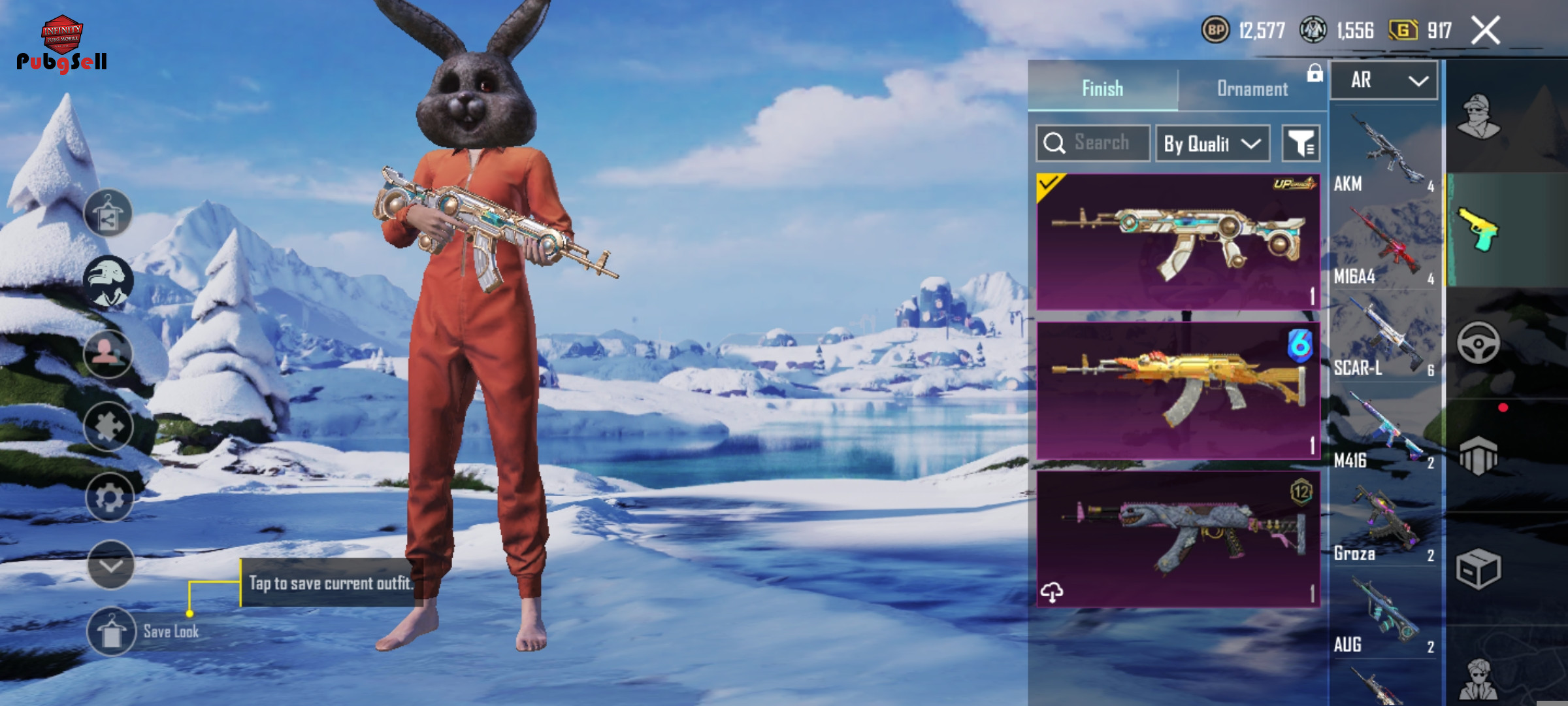
Task: Close the inventory screen
Action: pos(1485,31)
